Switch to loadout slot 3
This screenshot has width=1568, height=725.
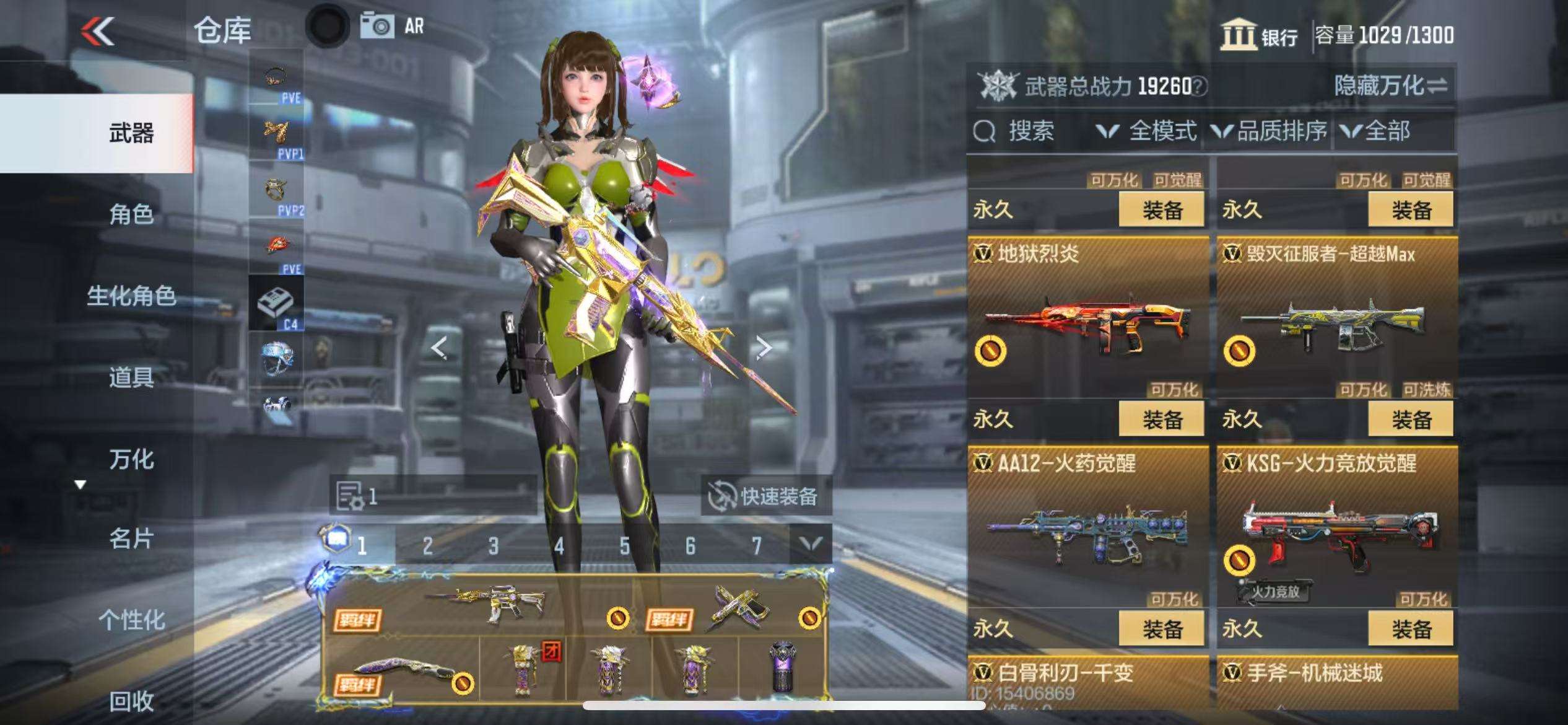[493, 546]
